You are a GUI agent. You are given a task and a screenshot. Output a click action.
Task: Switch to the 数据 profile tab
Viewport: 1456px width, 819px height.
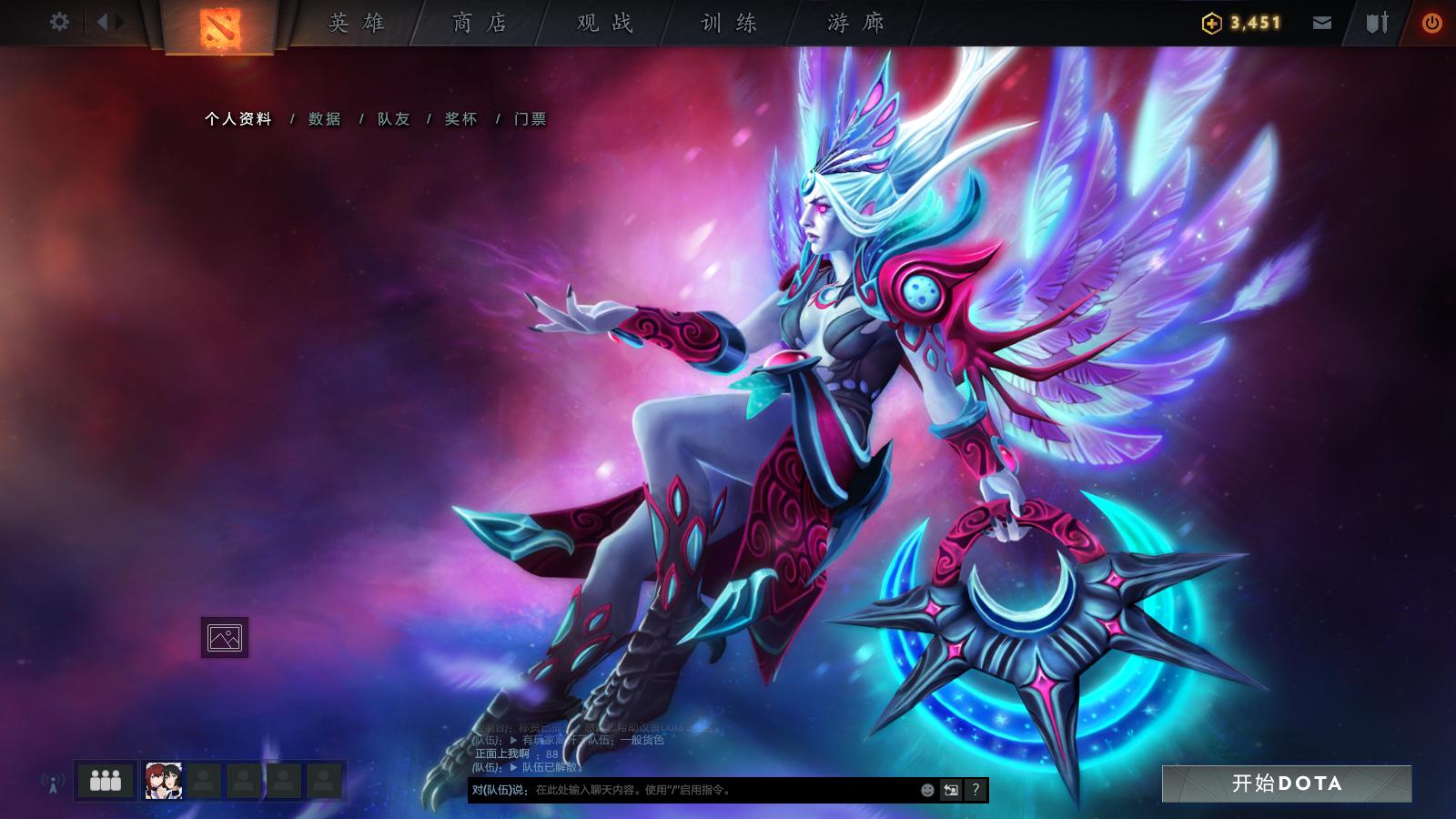point(323,118)
